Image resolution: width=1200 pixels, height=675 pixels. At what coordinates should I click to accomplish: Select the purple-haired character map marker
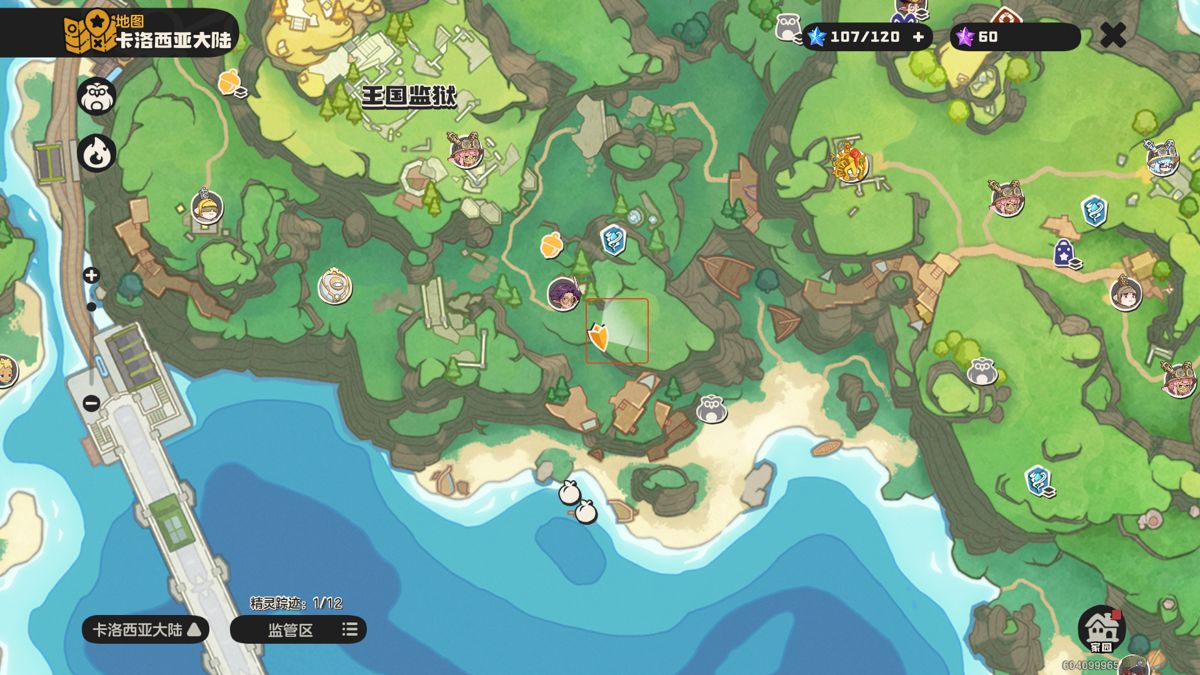[564, 294]
